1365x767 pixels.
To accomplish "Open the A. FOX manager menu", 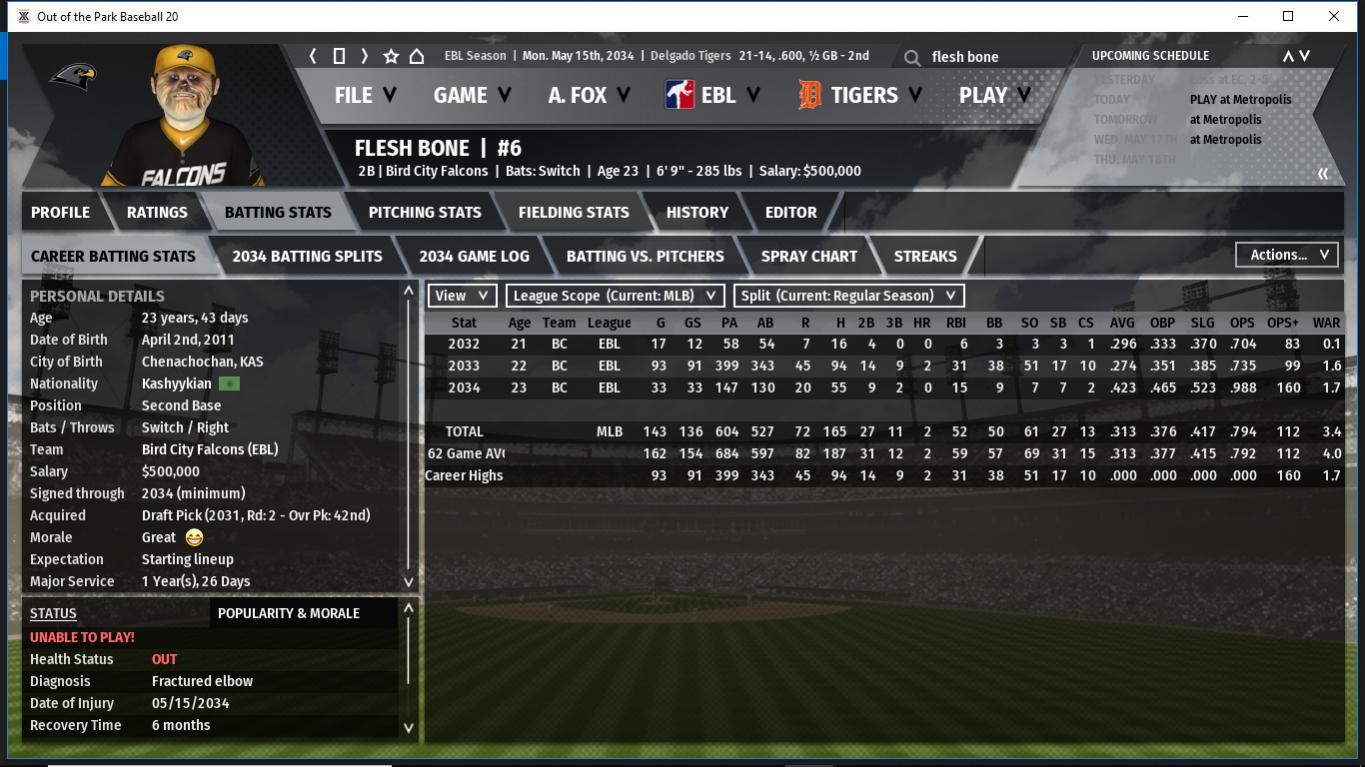I will coord(589,95).
